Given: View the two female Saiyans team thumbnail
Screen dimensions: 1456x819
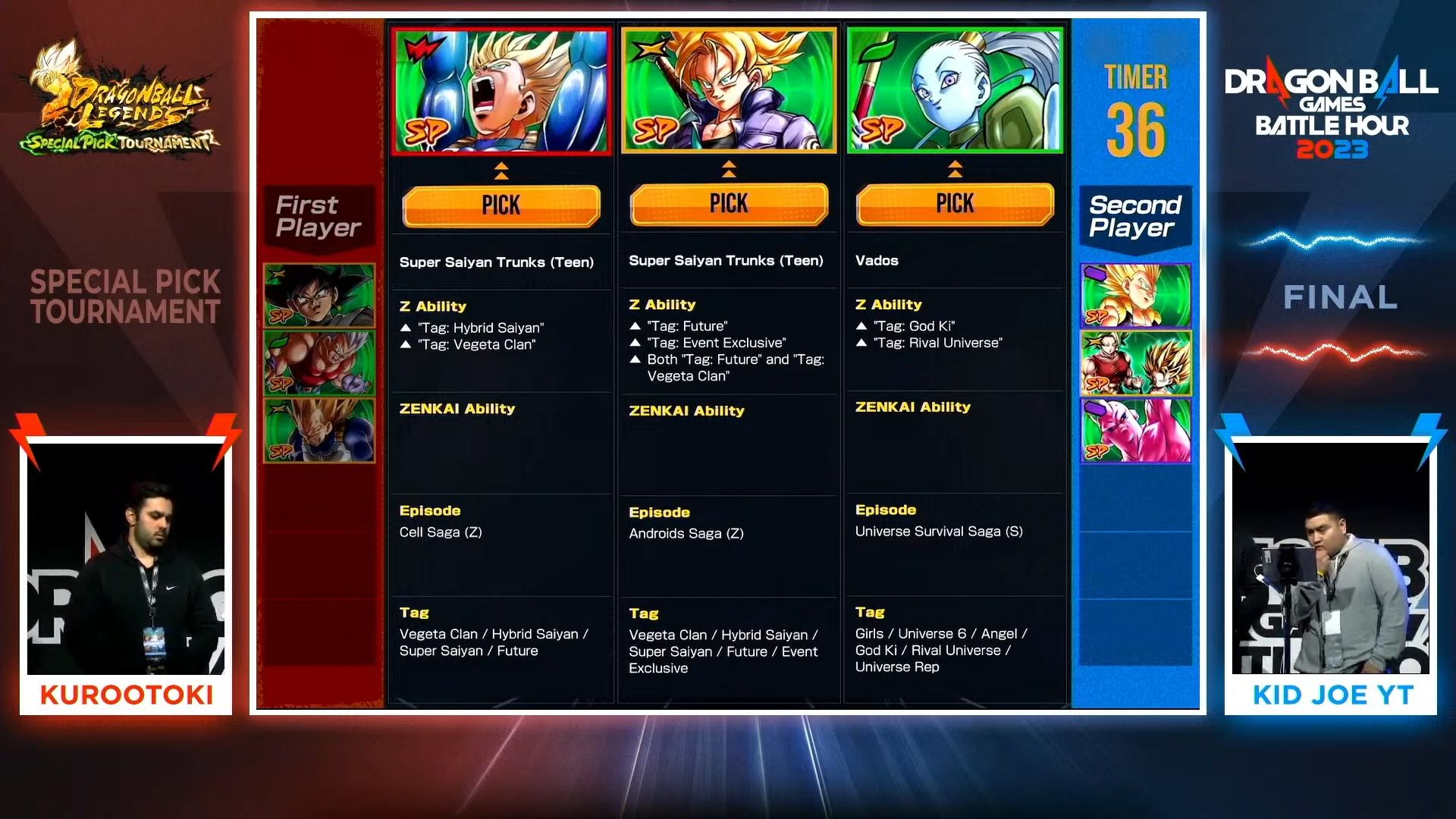Looking at the screenshot, I should point(1135,363).
